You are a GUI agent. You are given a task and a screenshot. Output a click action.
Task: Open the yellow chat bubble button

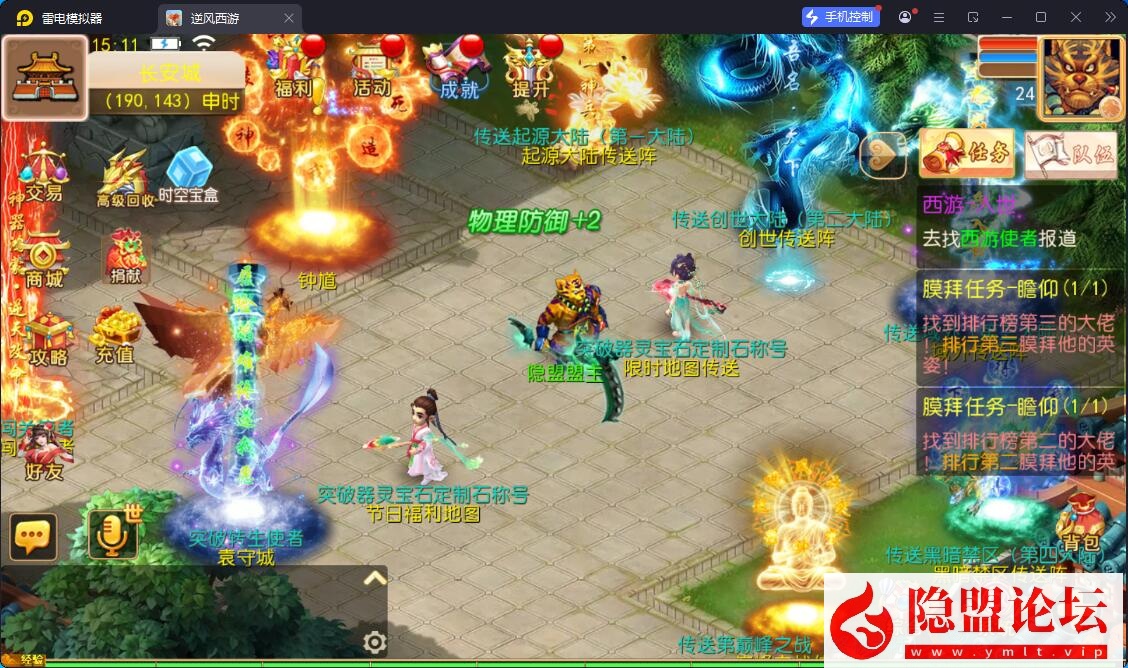click(x=33, y=537)
